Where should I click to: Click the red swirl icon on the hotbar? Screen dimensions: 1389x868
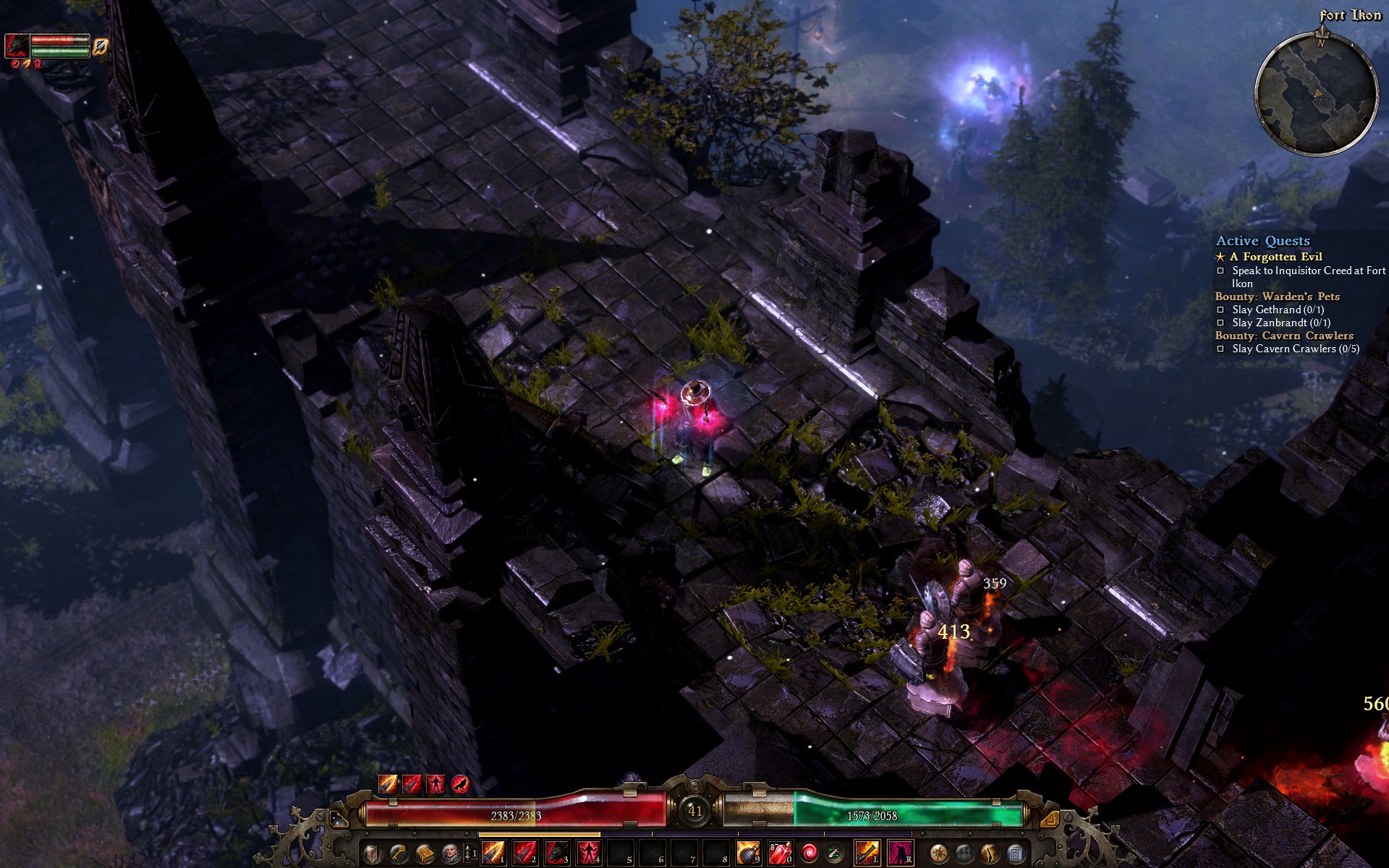[x=810, y=854]
